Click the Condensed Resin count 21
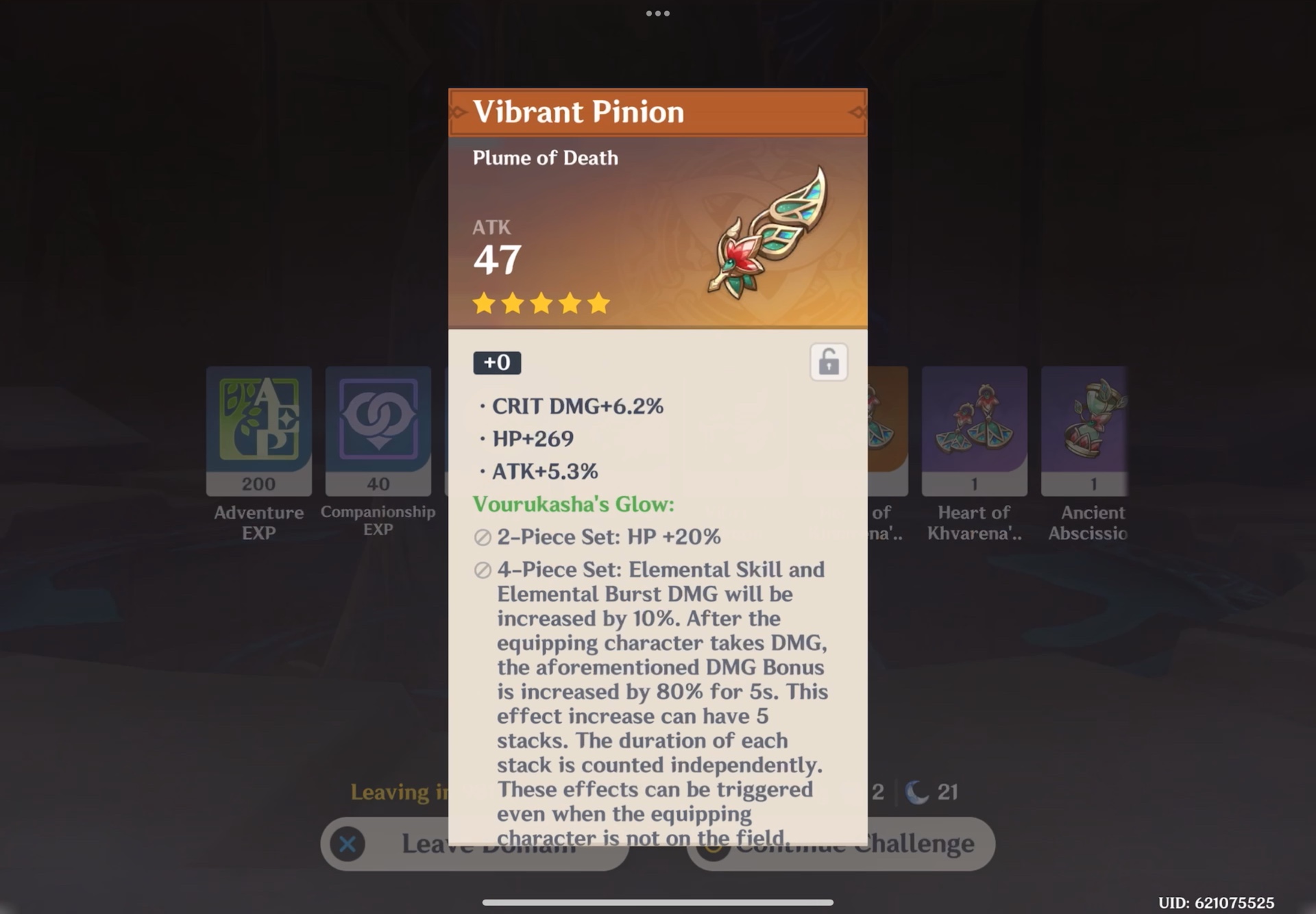Viewport: 1316px width, 914px height. point(947,791)
